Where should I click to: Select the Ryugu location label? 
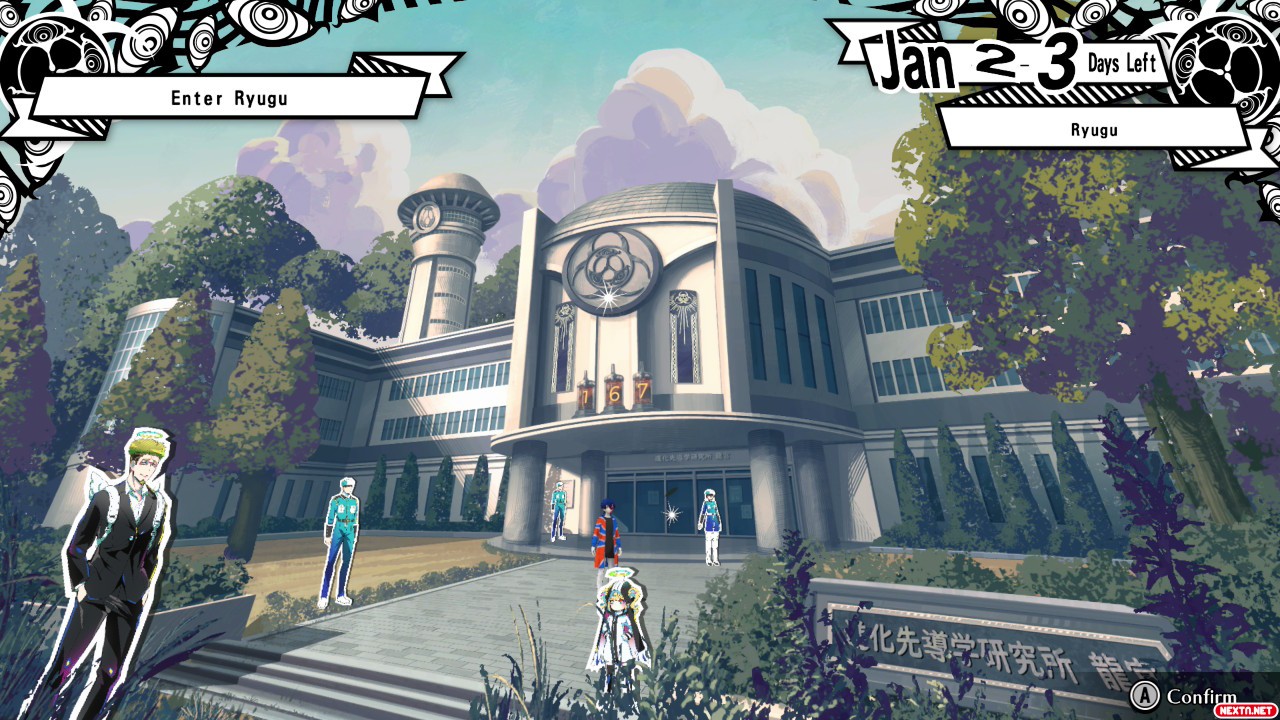click(1094, 130)
